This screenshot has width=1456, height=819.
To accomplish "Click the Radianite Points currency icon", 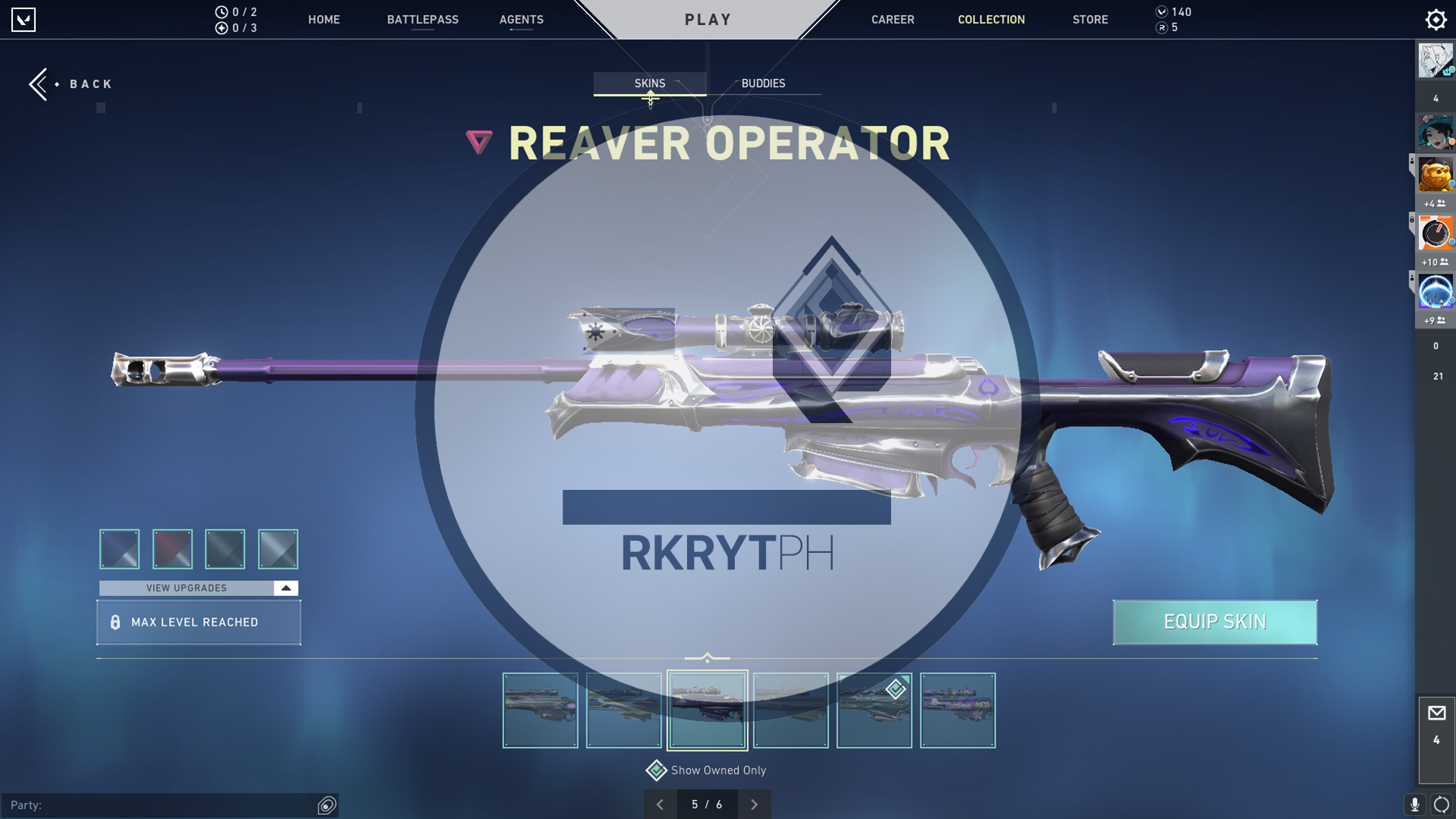I will pyautogui.click(x=1163, y=28).
